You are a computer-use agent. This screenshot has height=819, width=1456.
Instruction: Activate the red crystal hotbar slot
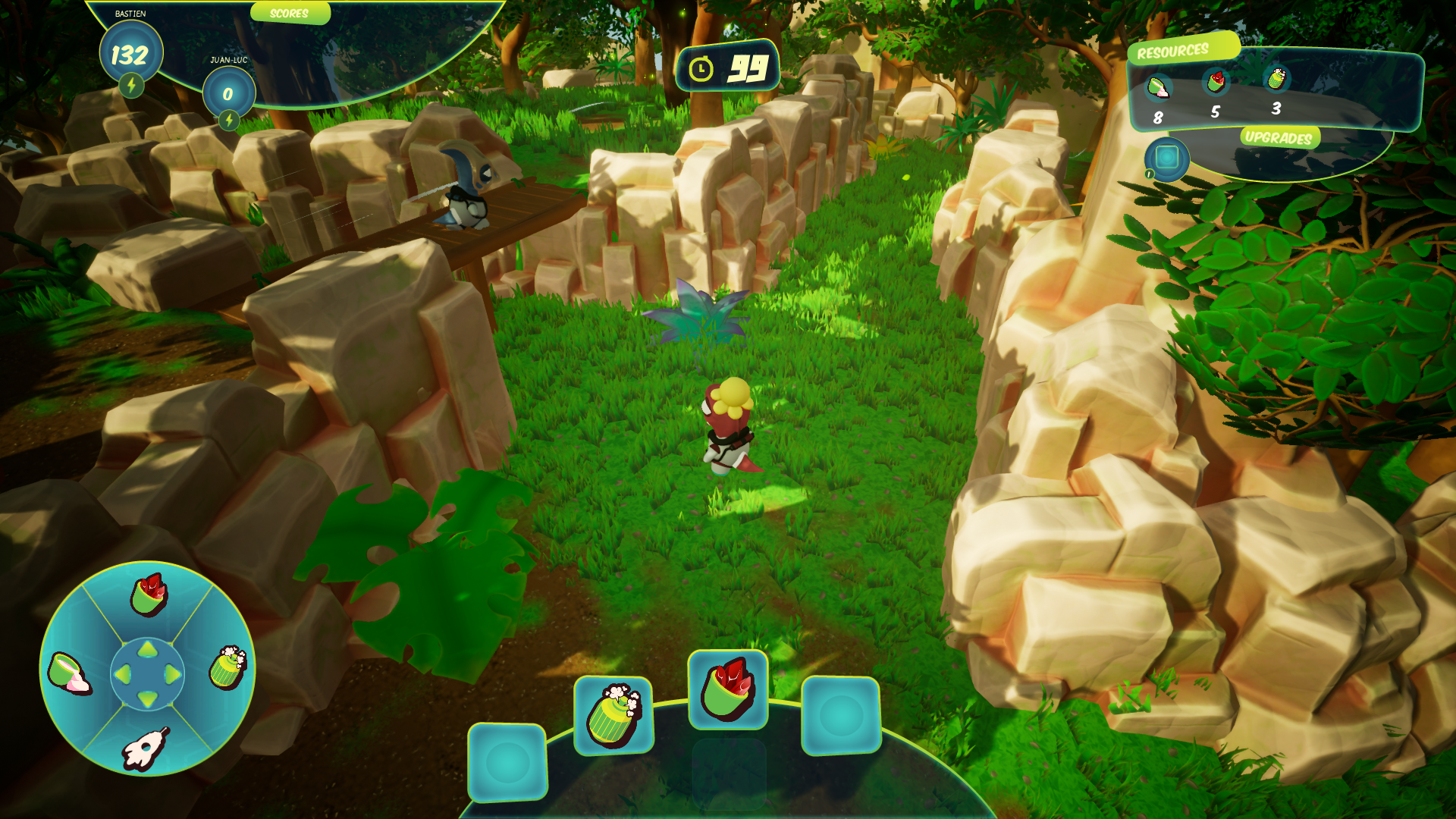727,689
